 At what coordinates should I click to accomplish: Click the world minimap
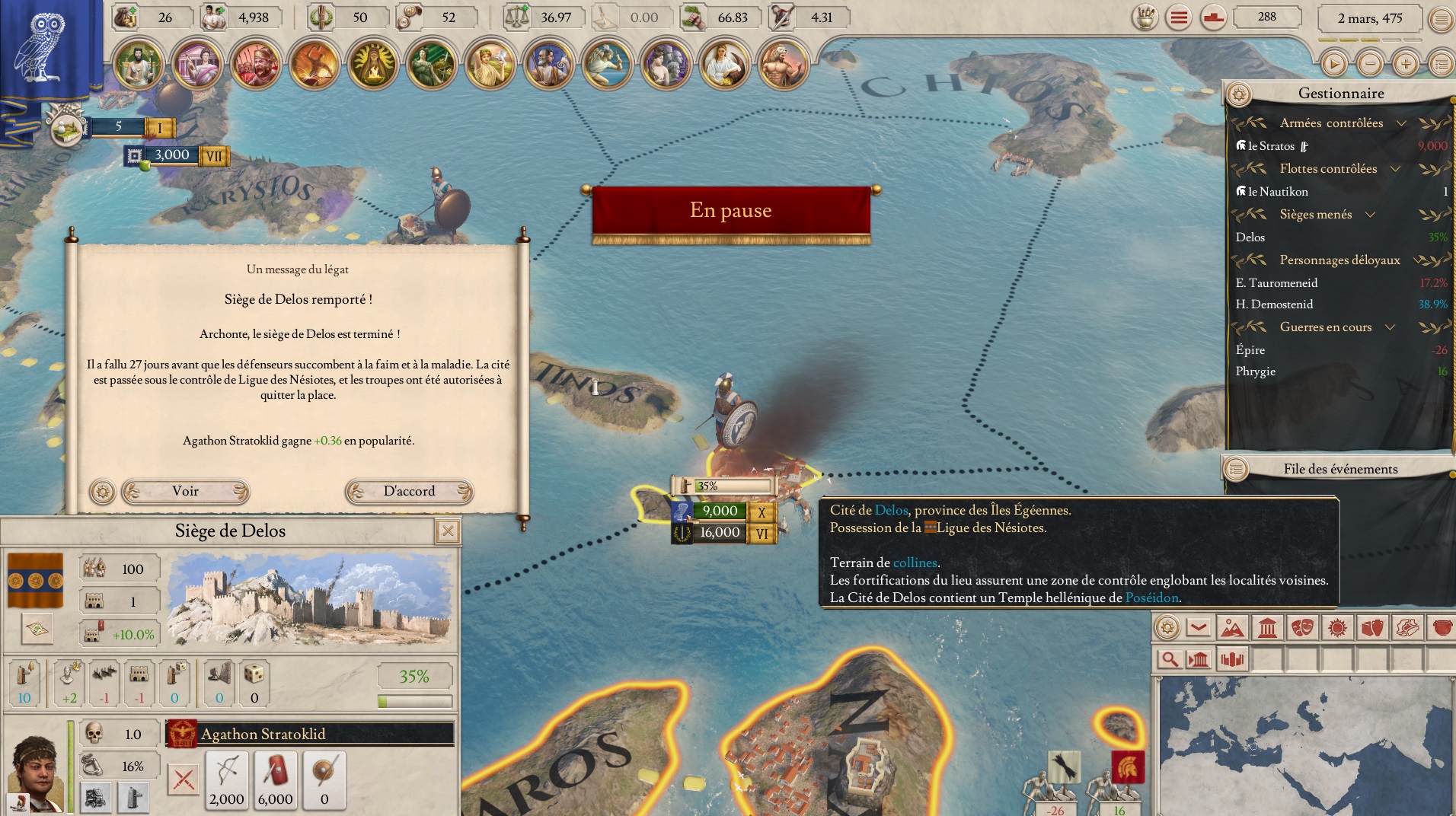pyautogui.click(x=1306, y=747)
